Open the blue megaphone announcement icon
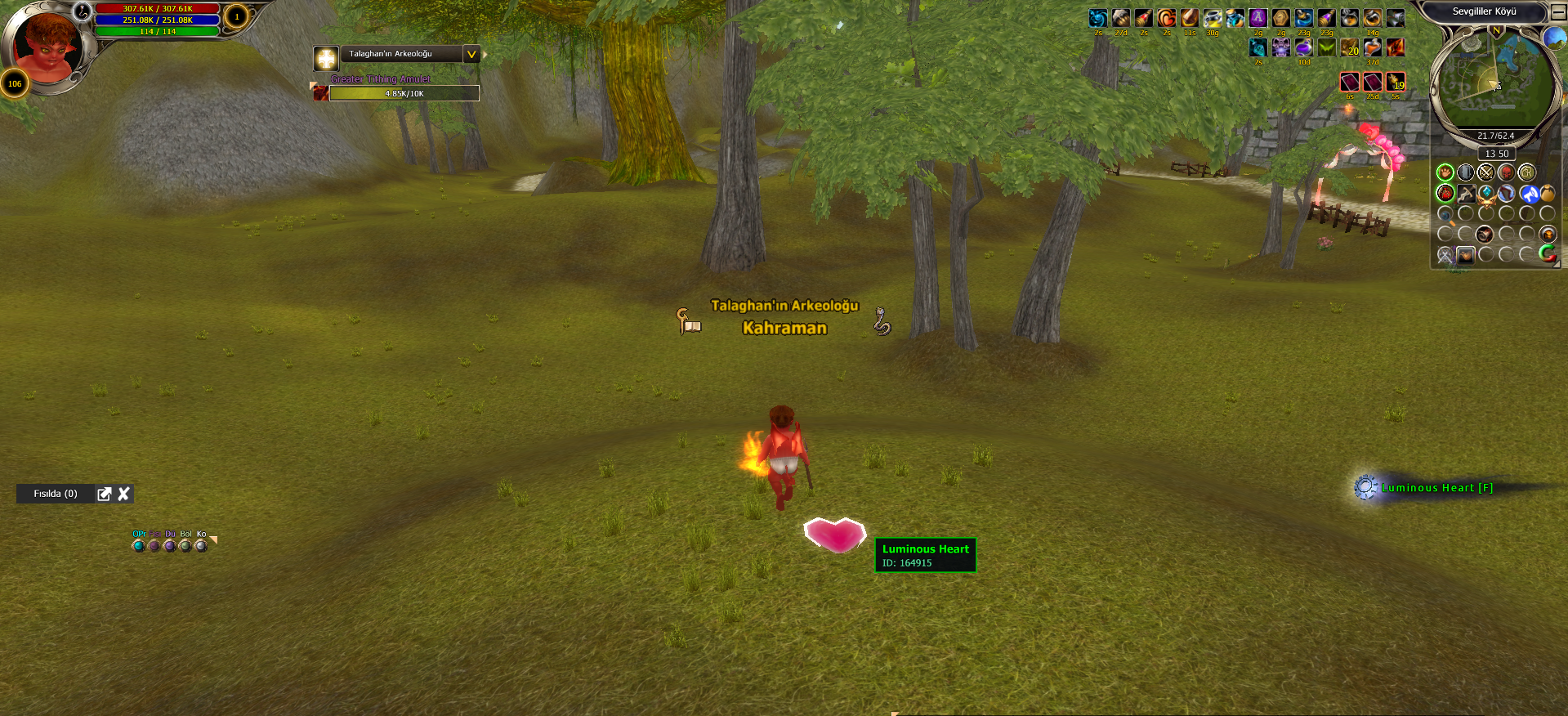 pos(1529,194)
